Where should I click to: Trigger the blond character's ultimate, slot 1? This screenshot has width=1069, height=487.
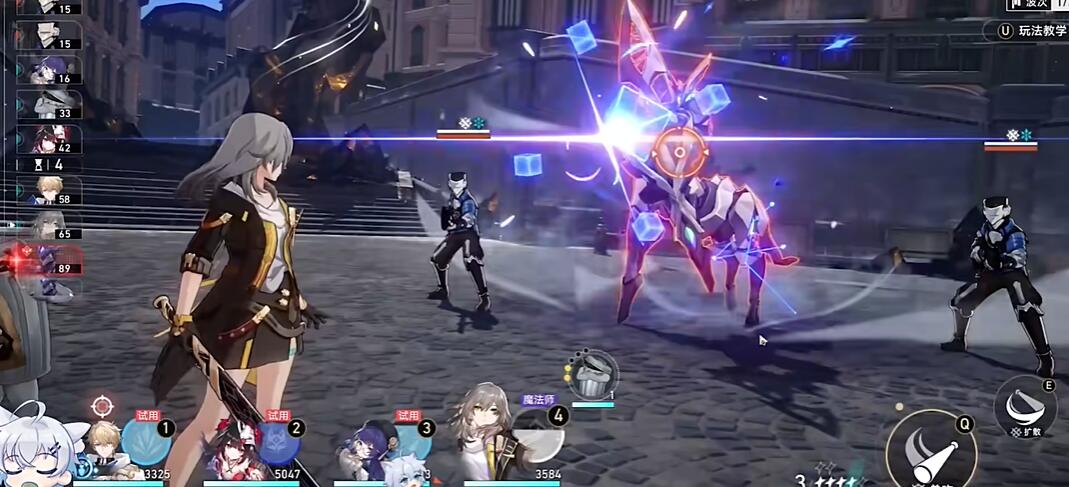pyautogui.click(x=146, y=441)
